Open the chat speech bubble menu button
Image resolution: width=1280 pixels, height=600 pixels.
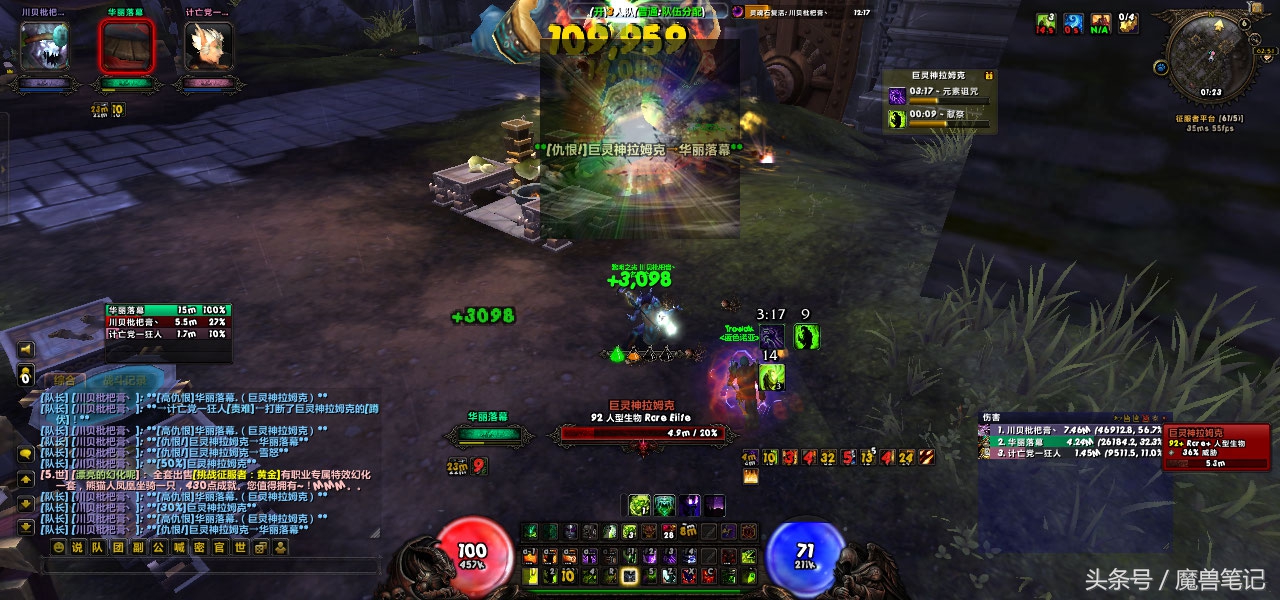pyautogui.click(x=25, y=455)
